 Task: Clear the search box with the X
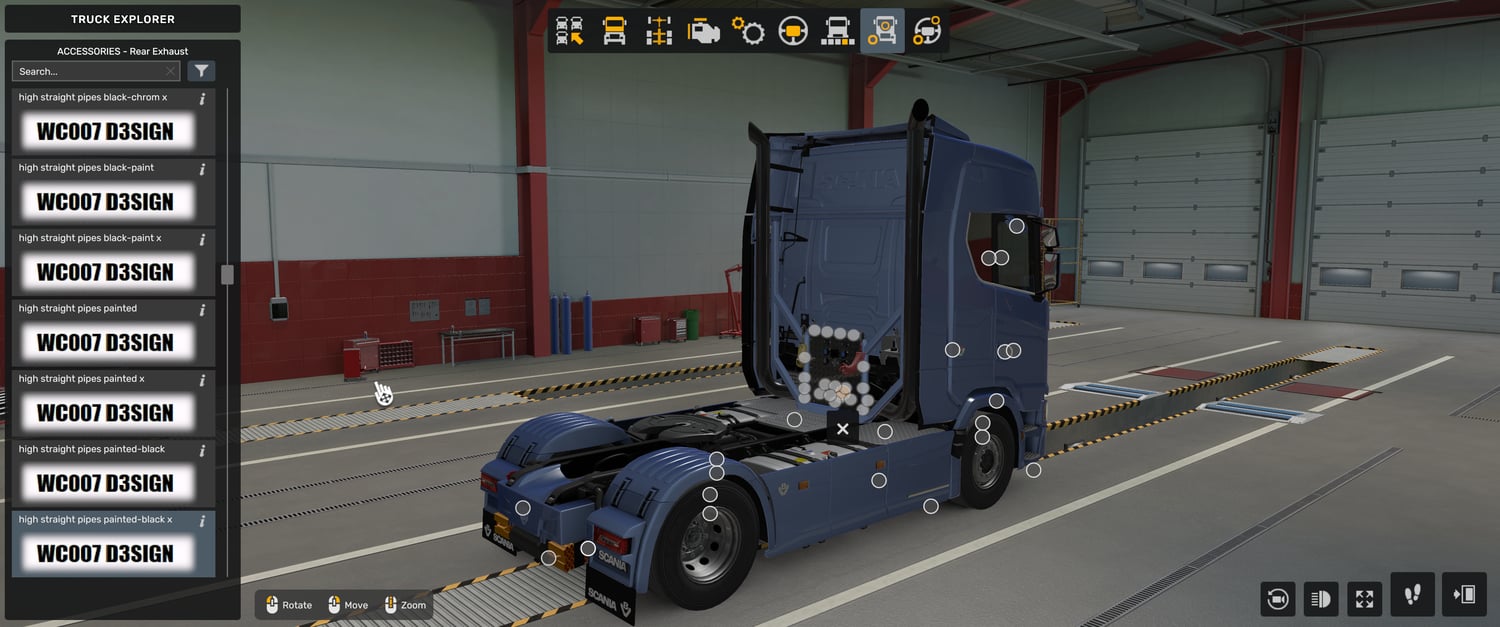pyautogui.click(x=171, y=71)
